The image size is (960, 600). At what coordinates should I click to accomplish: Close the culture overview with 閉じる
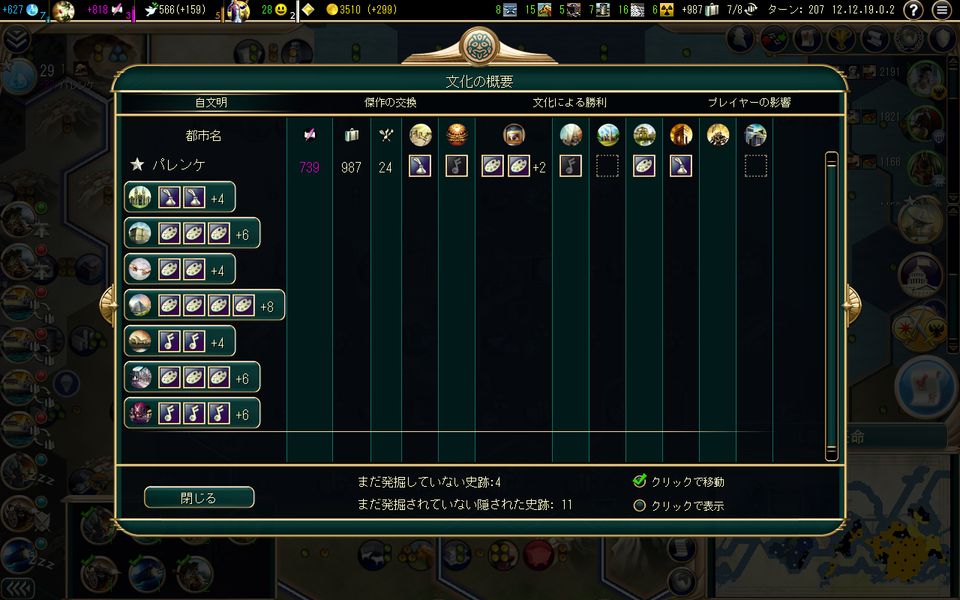[199, 497]
